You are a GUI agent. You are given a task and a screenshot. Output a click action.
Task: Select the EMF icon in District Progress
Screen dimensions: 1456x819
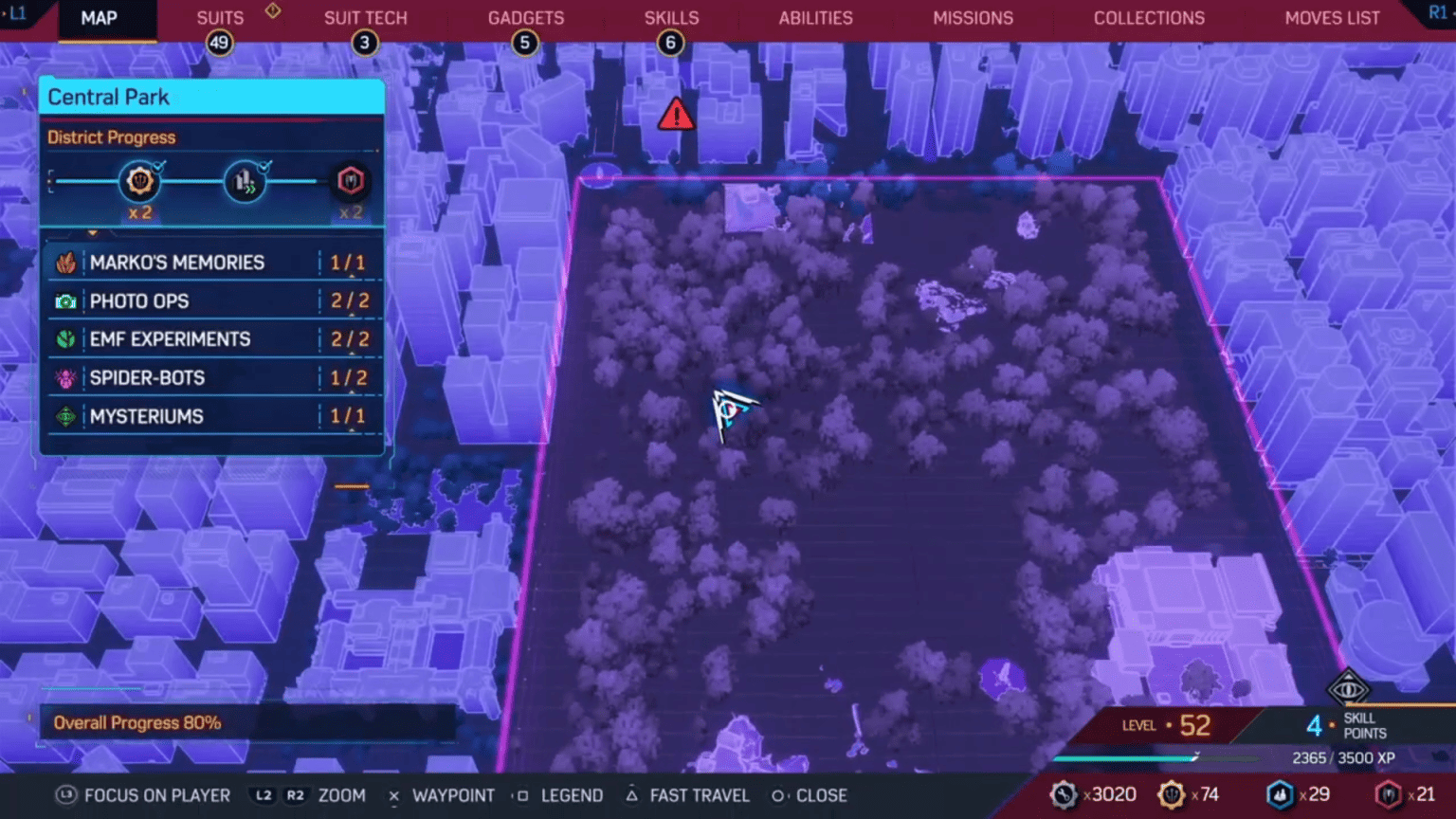point(245,180)
